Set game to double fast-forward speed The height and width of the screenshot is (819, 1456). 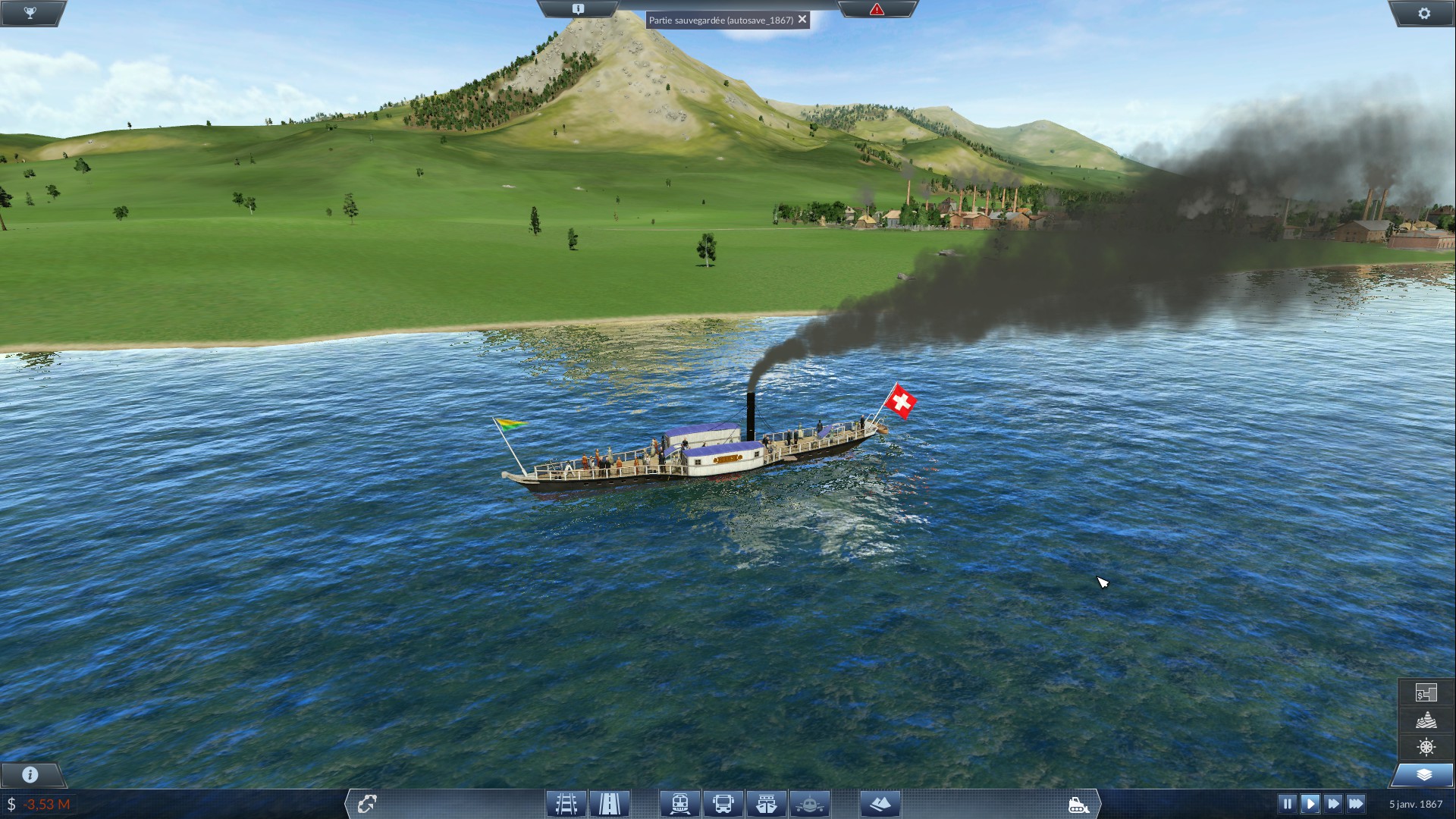click(x=1333, y=803)
